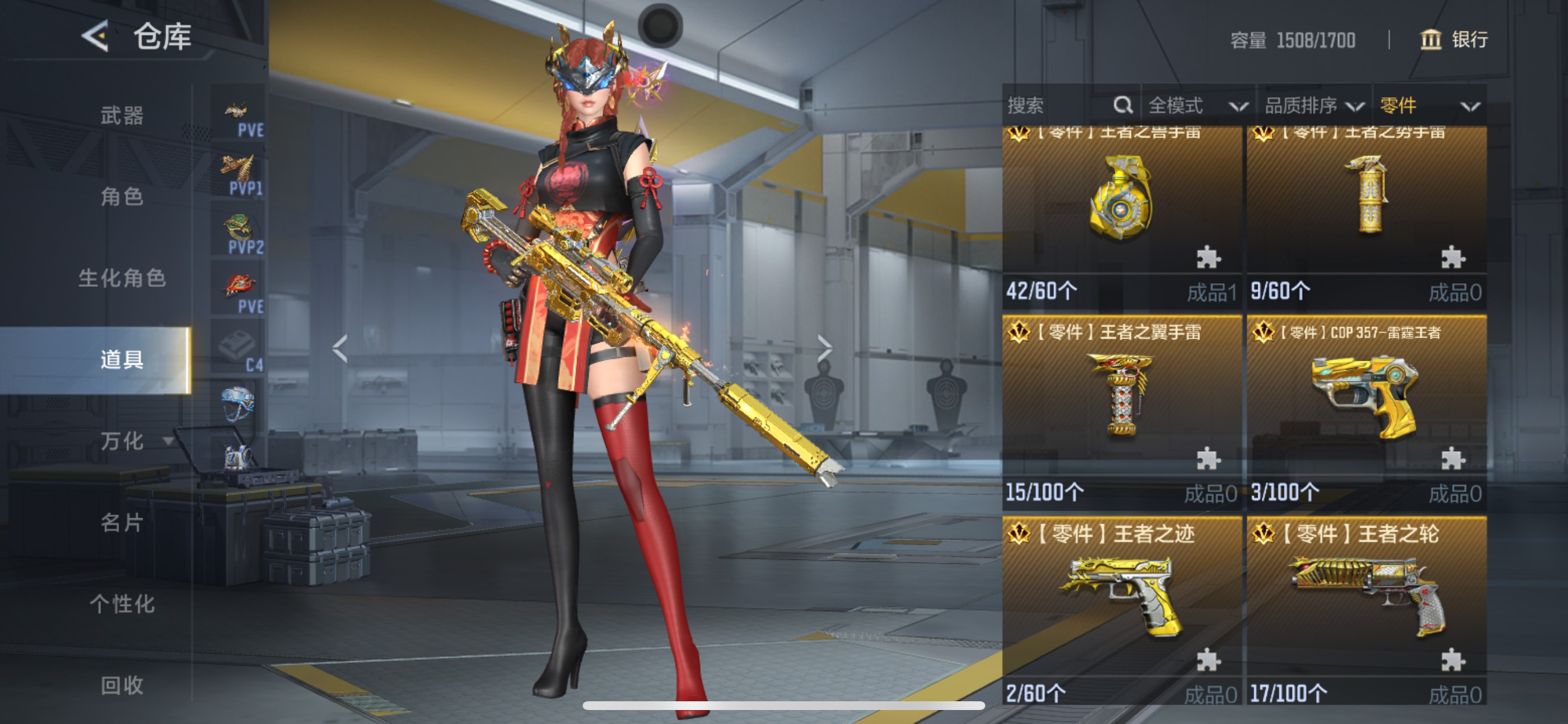Viewport: 1568px width, 724px height.
Task: Select the C4 loadout slot
Action: tap(239, 350)
